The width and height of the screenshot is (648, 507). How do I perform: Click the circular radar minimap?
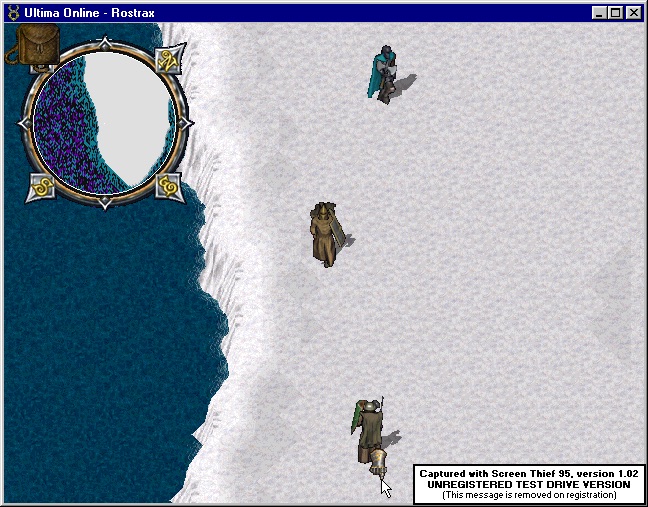click(x=104, y=122)
